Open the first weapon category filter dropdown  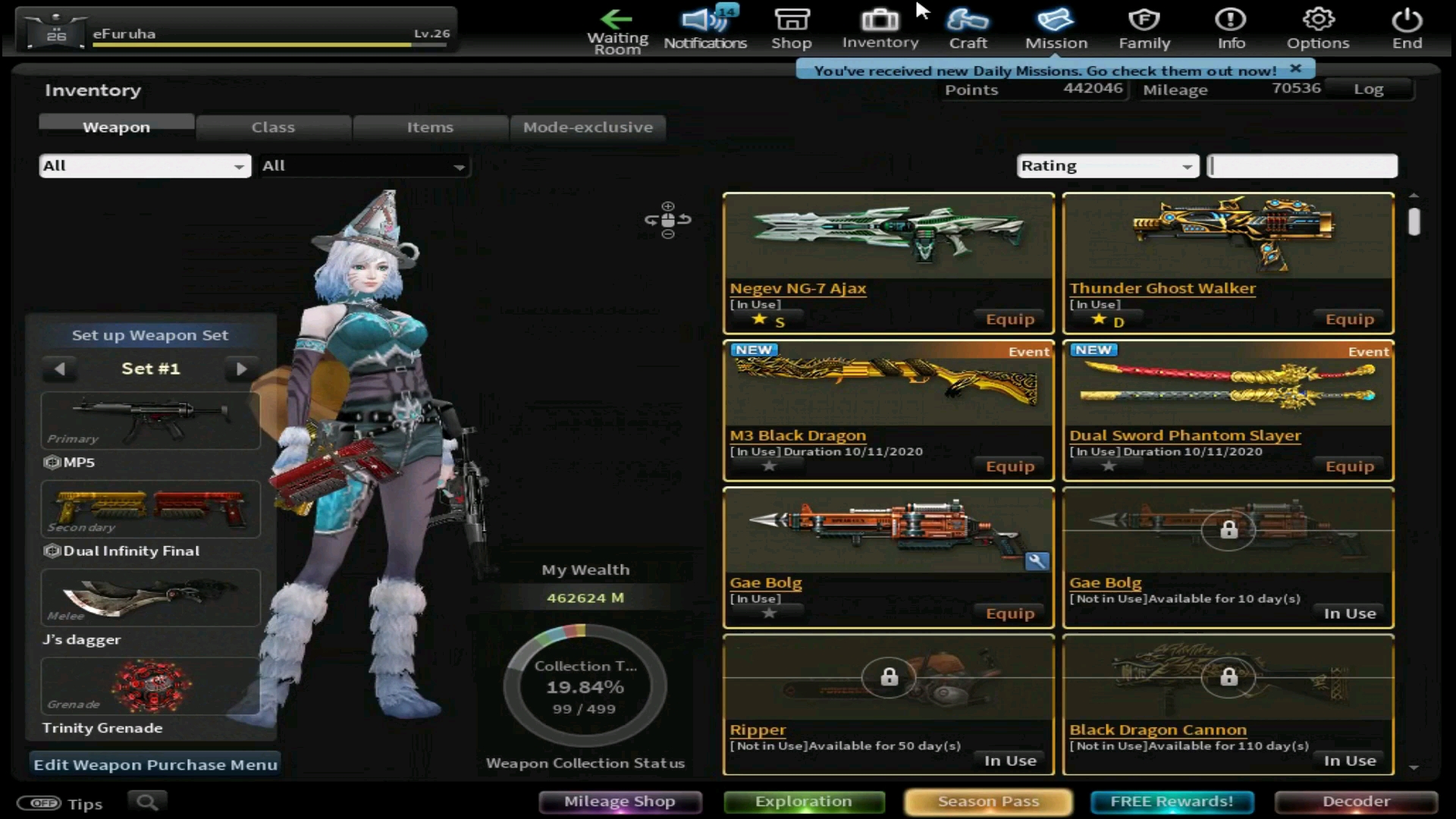144,165
